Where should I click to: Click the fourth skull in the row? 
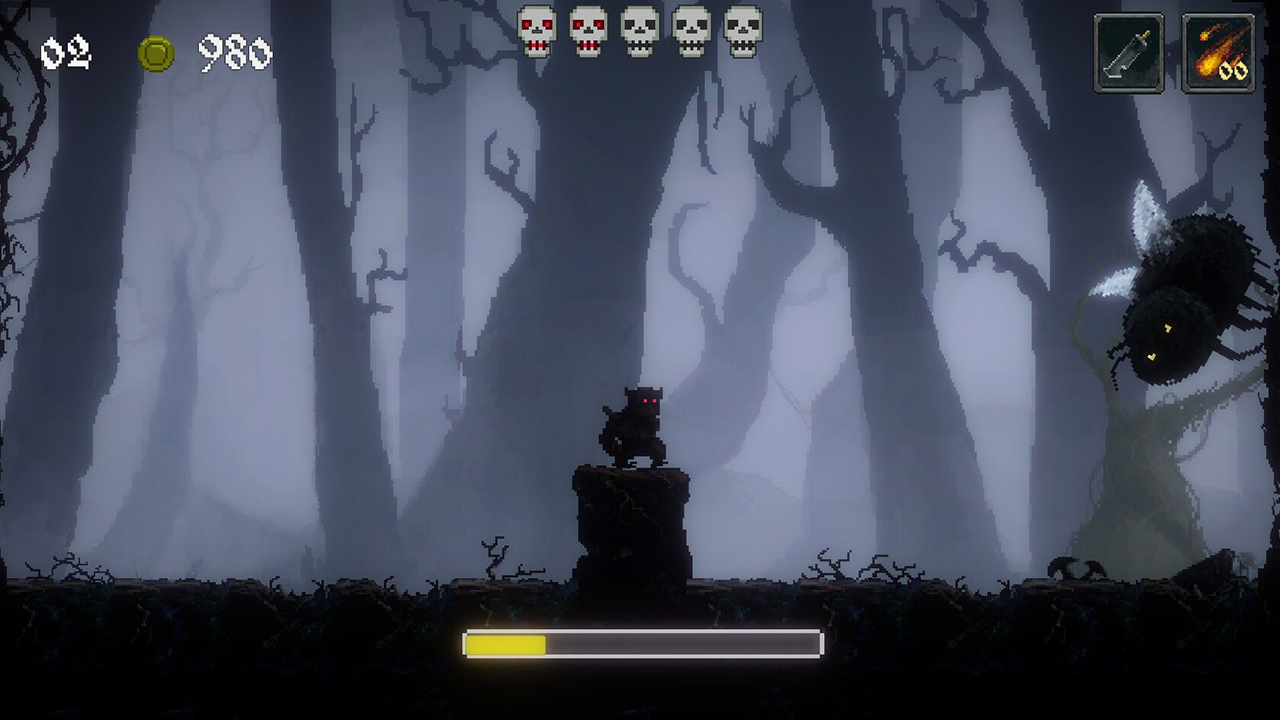click(691, 31)
